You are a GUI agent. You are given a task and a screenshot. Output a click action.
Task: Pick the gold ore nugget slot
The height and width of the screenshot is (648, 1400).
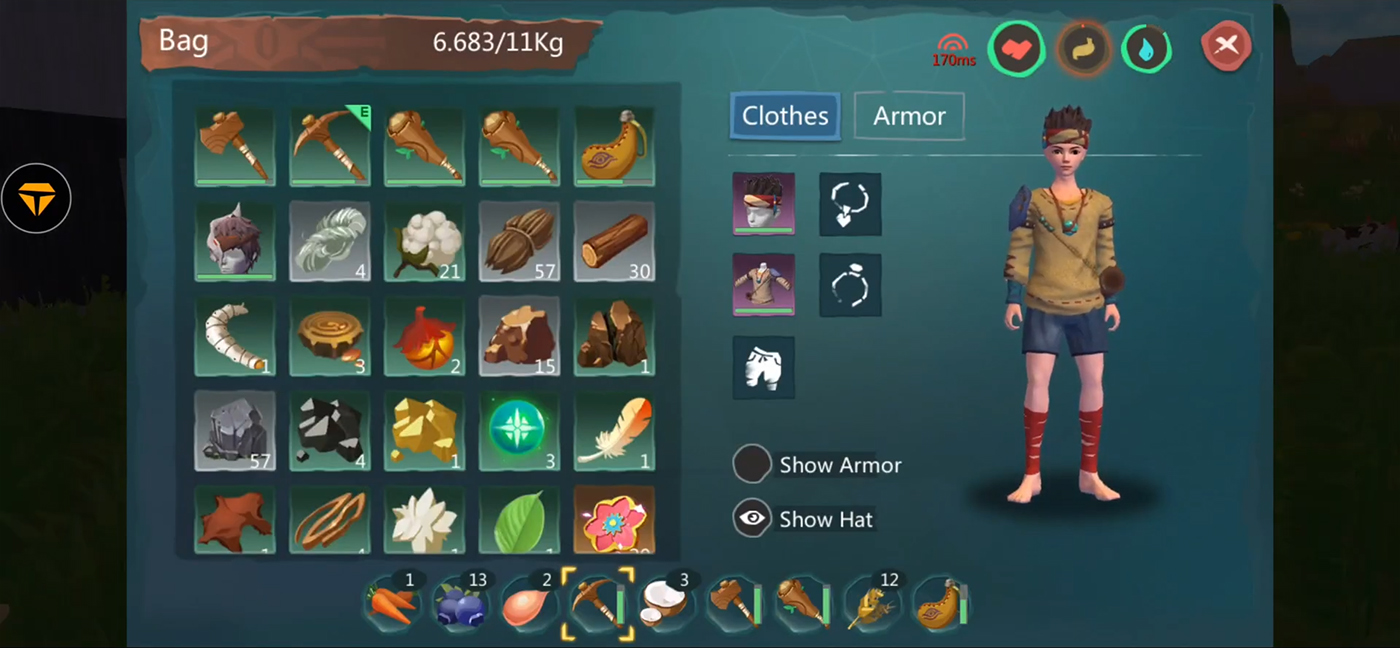click(424, 430)
